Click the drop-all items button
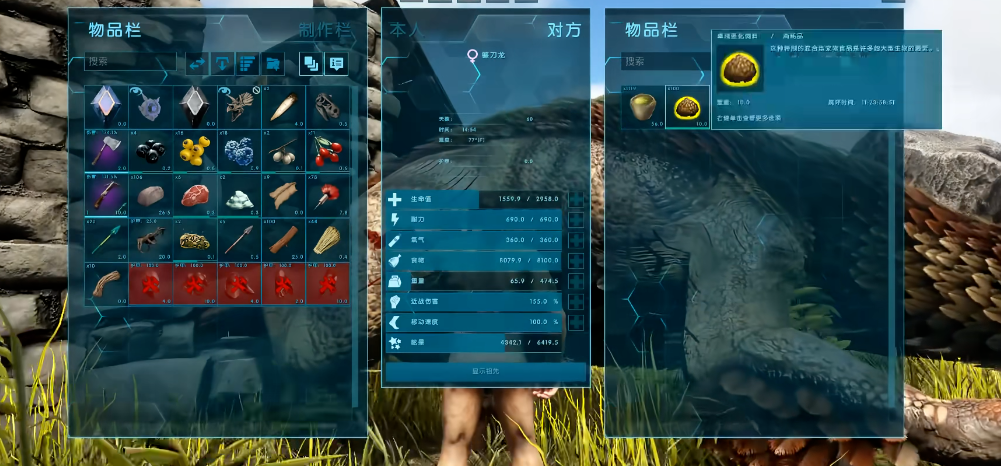 (x=222, y=63)
